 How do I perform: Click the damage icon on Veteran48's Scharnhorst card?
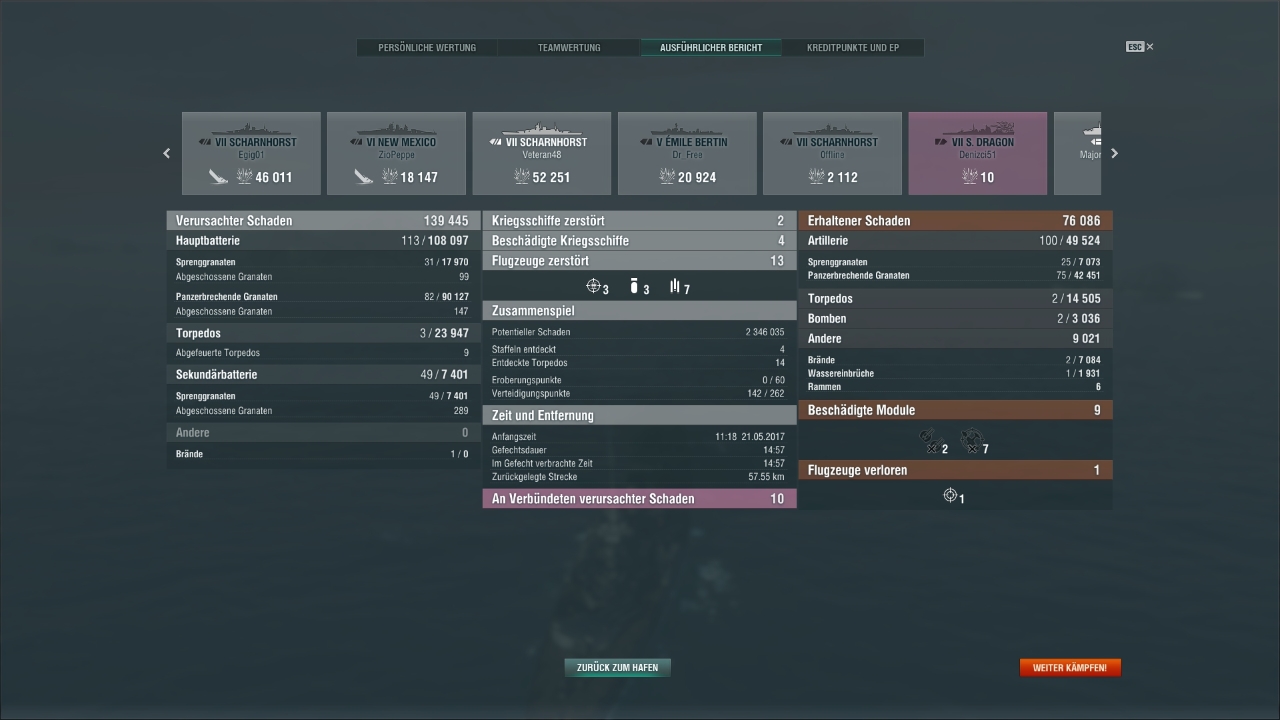(521, 176)
